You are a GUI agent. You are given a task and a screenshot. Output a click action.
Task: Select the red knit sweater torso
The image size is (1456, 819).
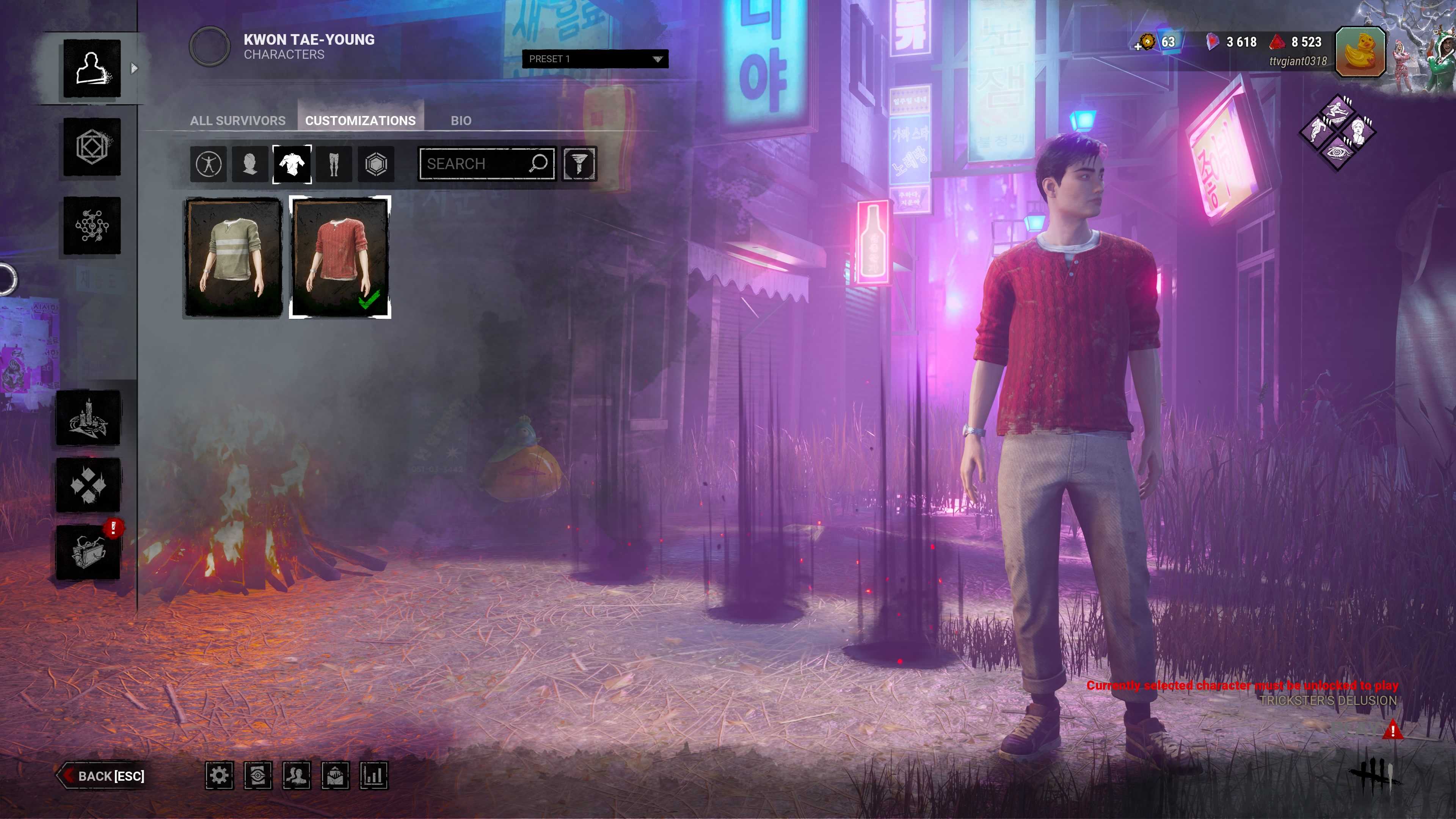pyautogui.click(x=340, y=257)
